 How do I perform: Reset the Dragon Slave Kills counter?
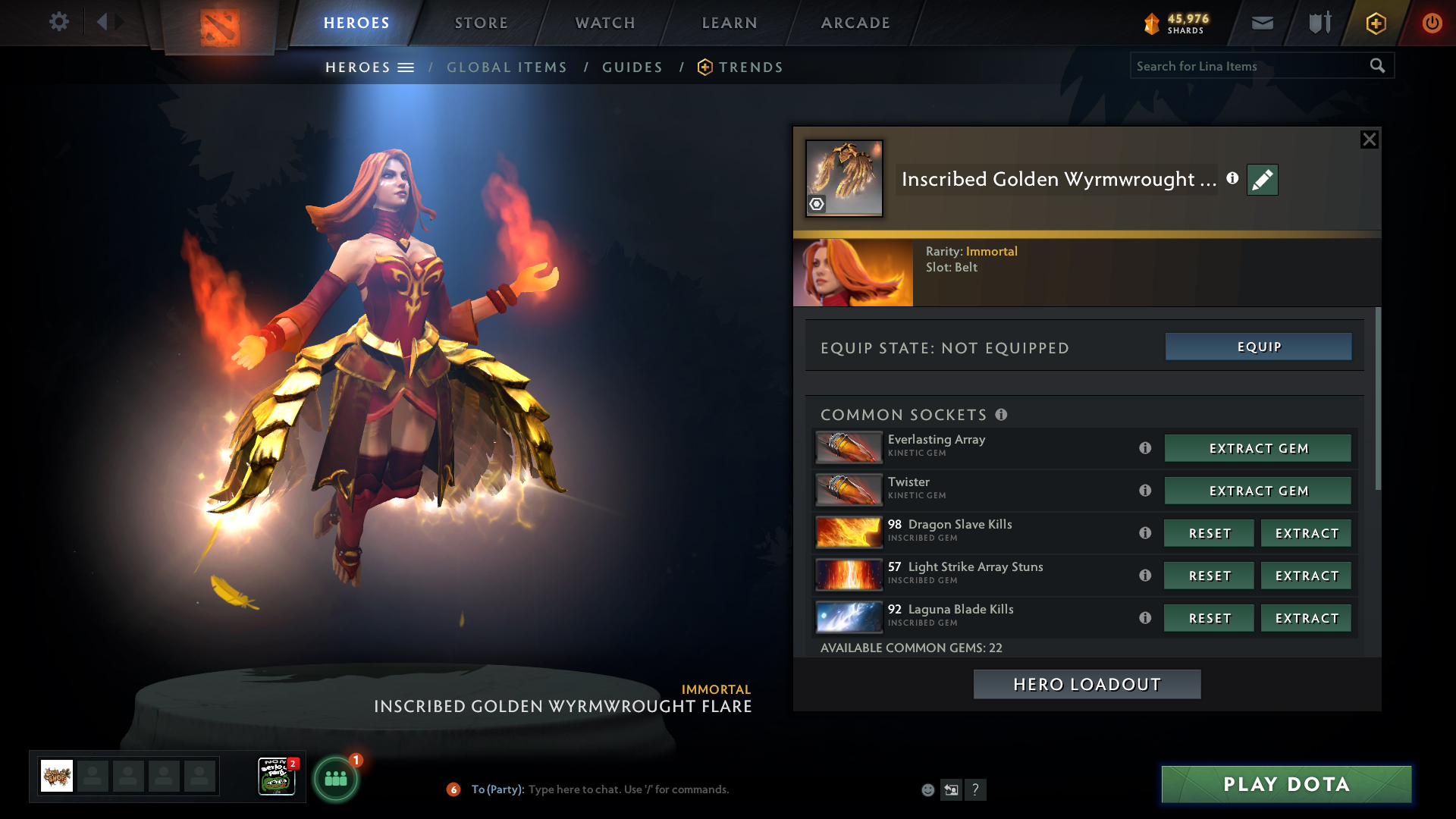(x=1209, y=533)
